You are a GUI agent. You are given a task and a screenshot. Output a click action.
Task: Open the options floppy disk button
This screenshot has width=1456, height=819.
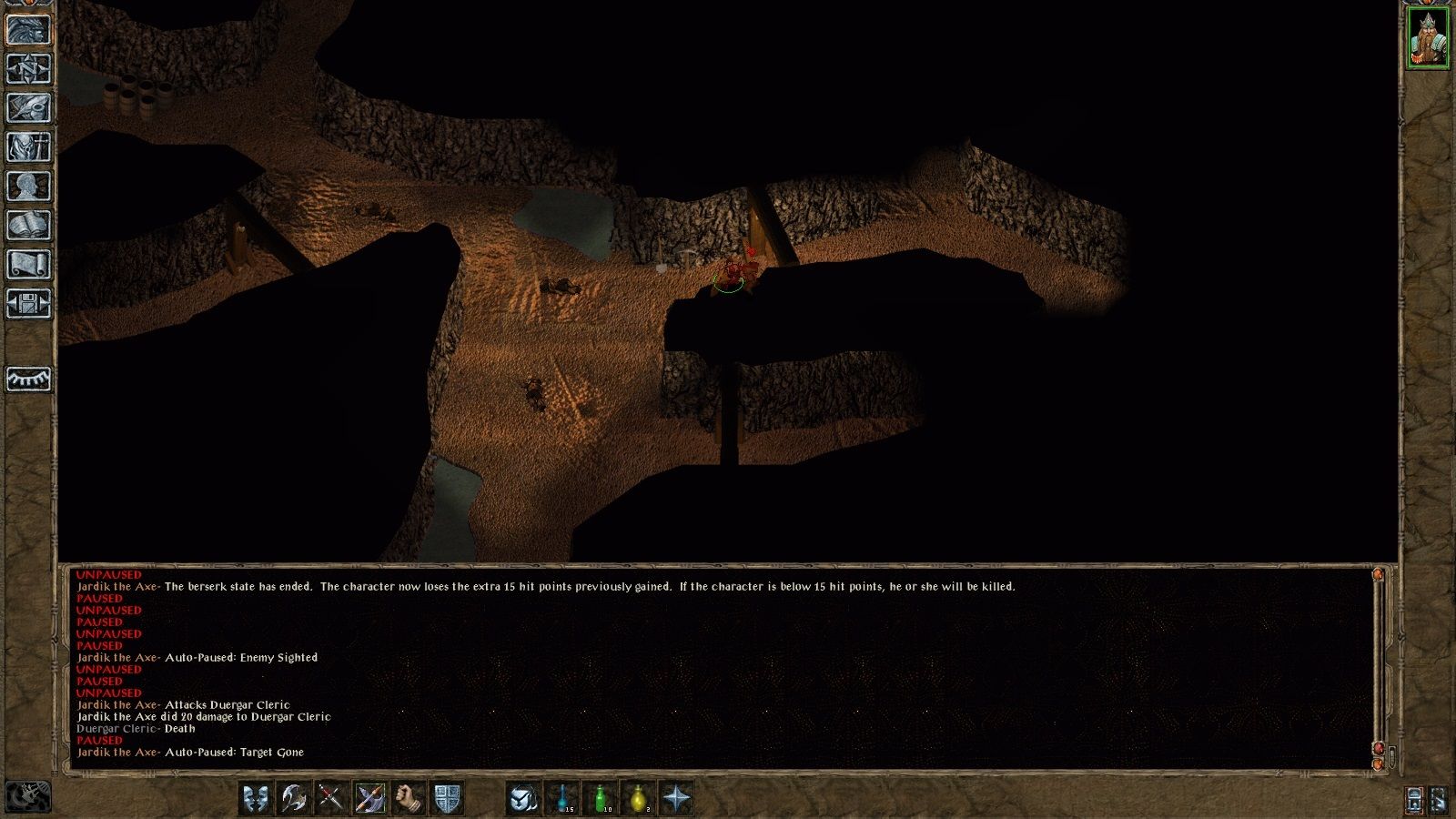(x=28, y=304)
